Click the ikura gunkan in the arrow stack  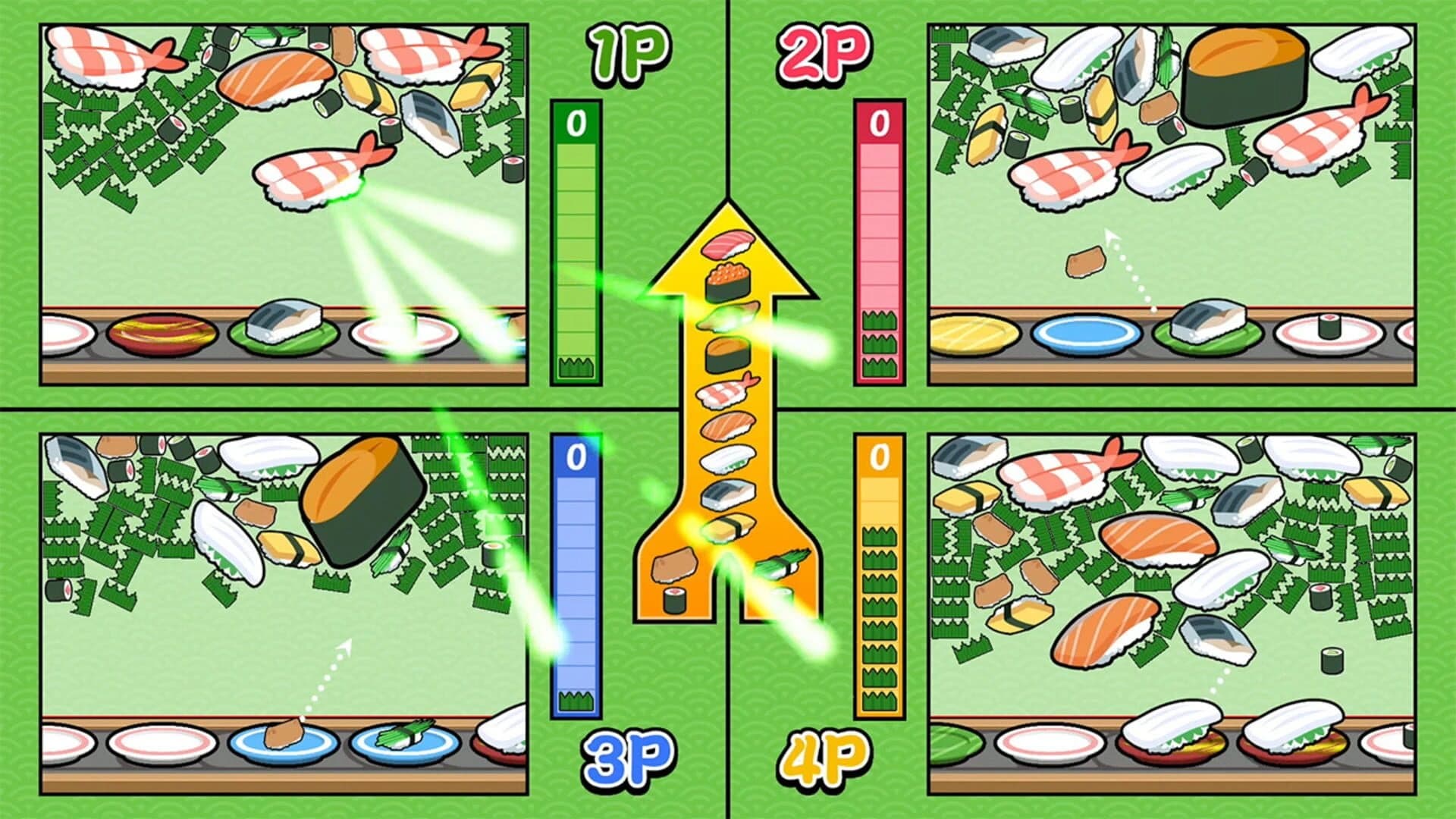(x=728, y=281)
